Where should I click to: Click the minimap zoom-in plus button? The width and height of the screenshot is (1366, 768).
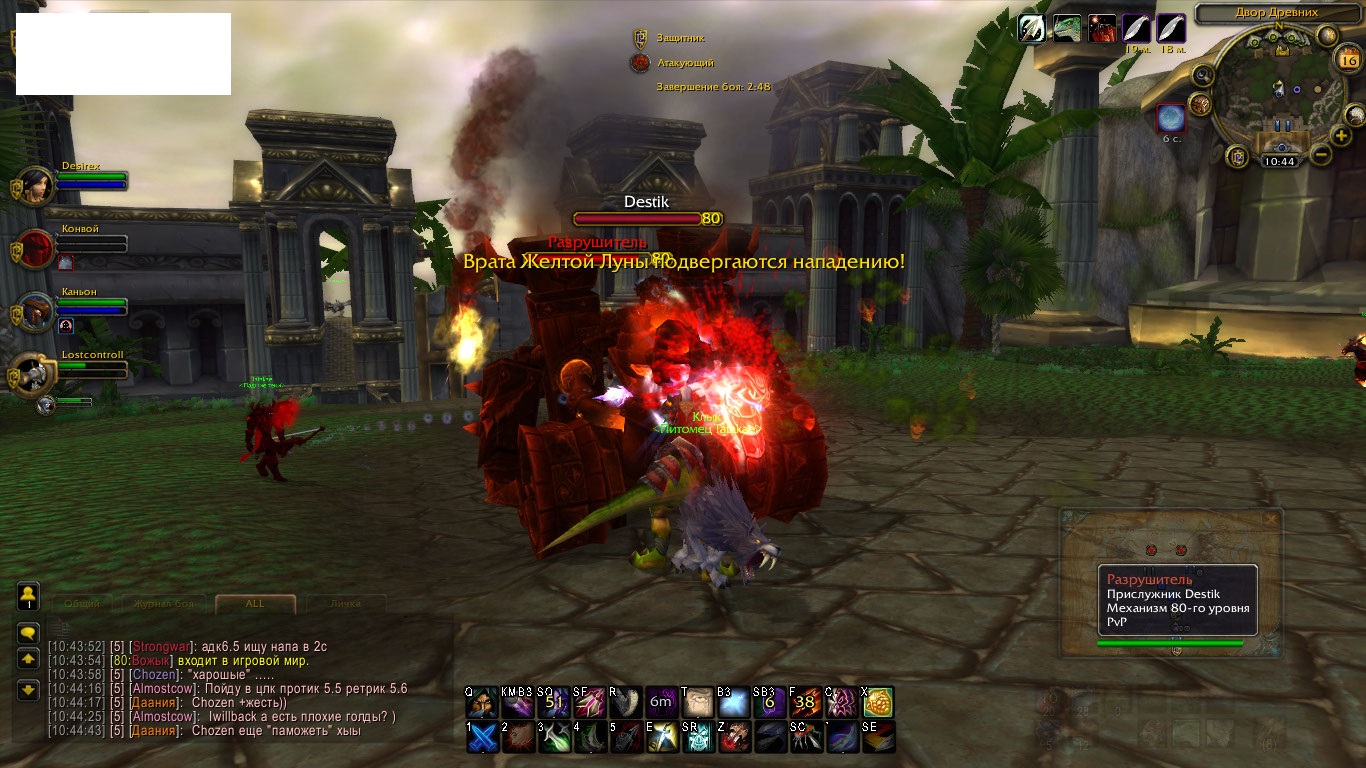(1341, 136)
